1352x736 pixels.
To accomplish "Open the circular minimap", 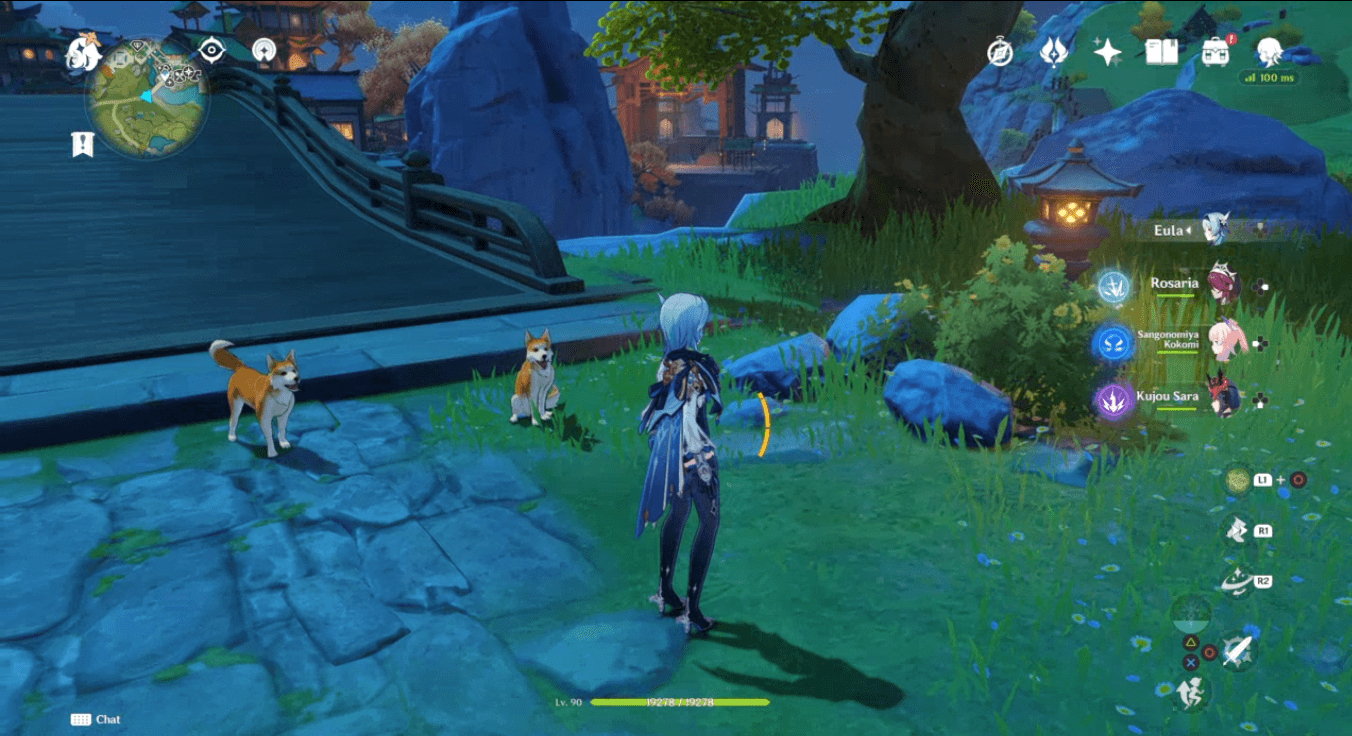I will pyautogui.click(x=147, y=98).
